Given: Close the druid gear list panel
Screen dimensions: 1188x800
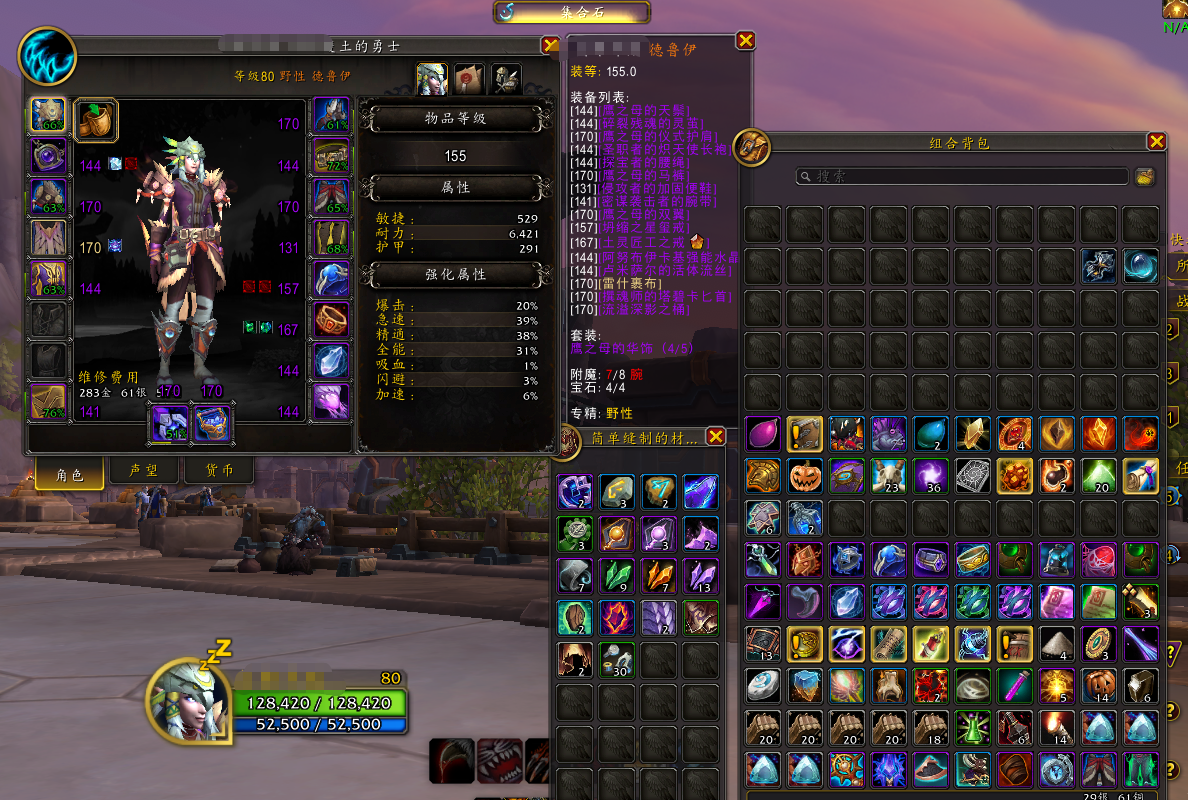Looking at the screenshot, I should pyautogui.click(x=745, y=40).
